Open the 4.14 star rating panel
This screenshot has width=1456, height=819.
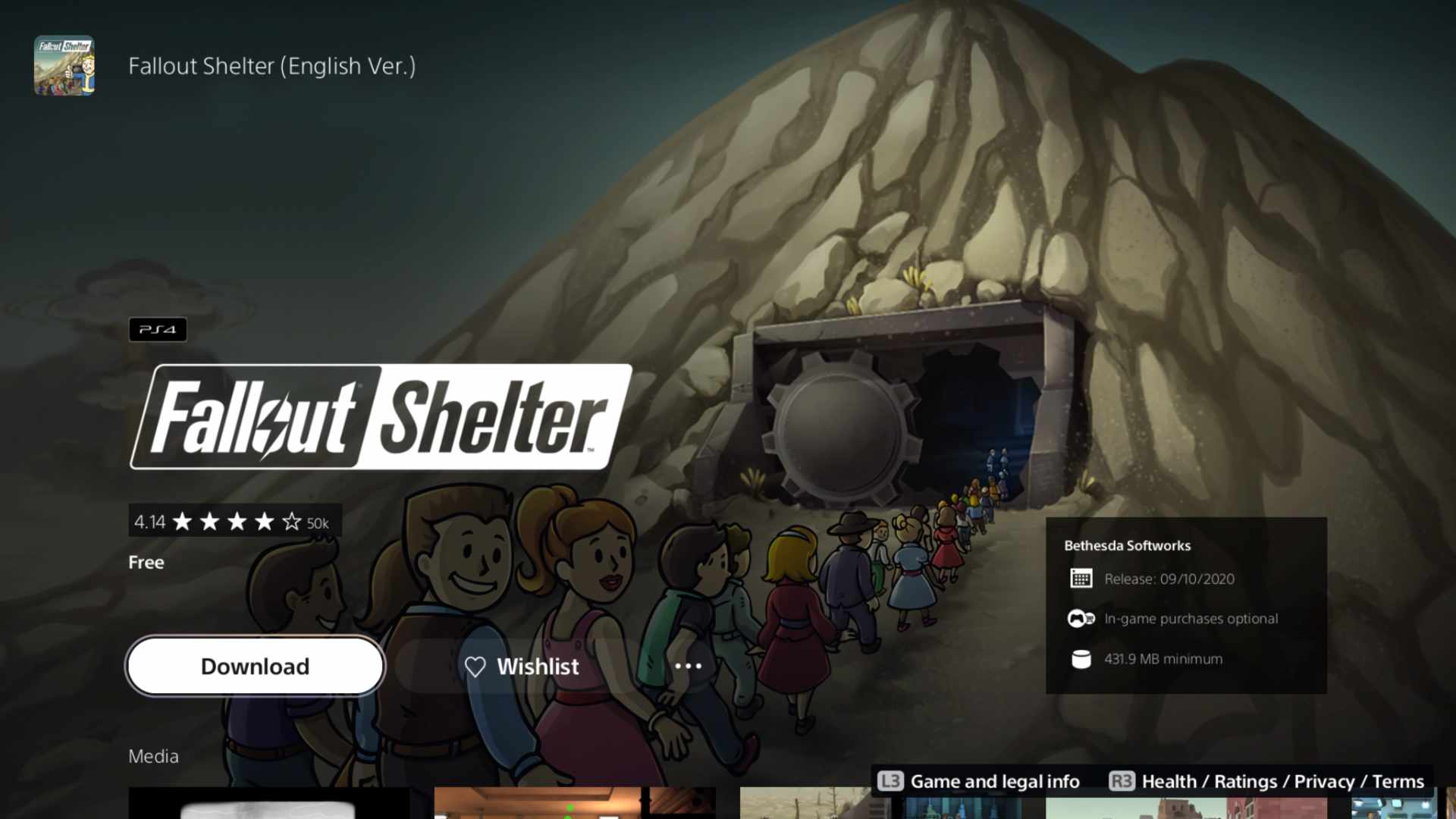tap(234, 522)
